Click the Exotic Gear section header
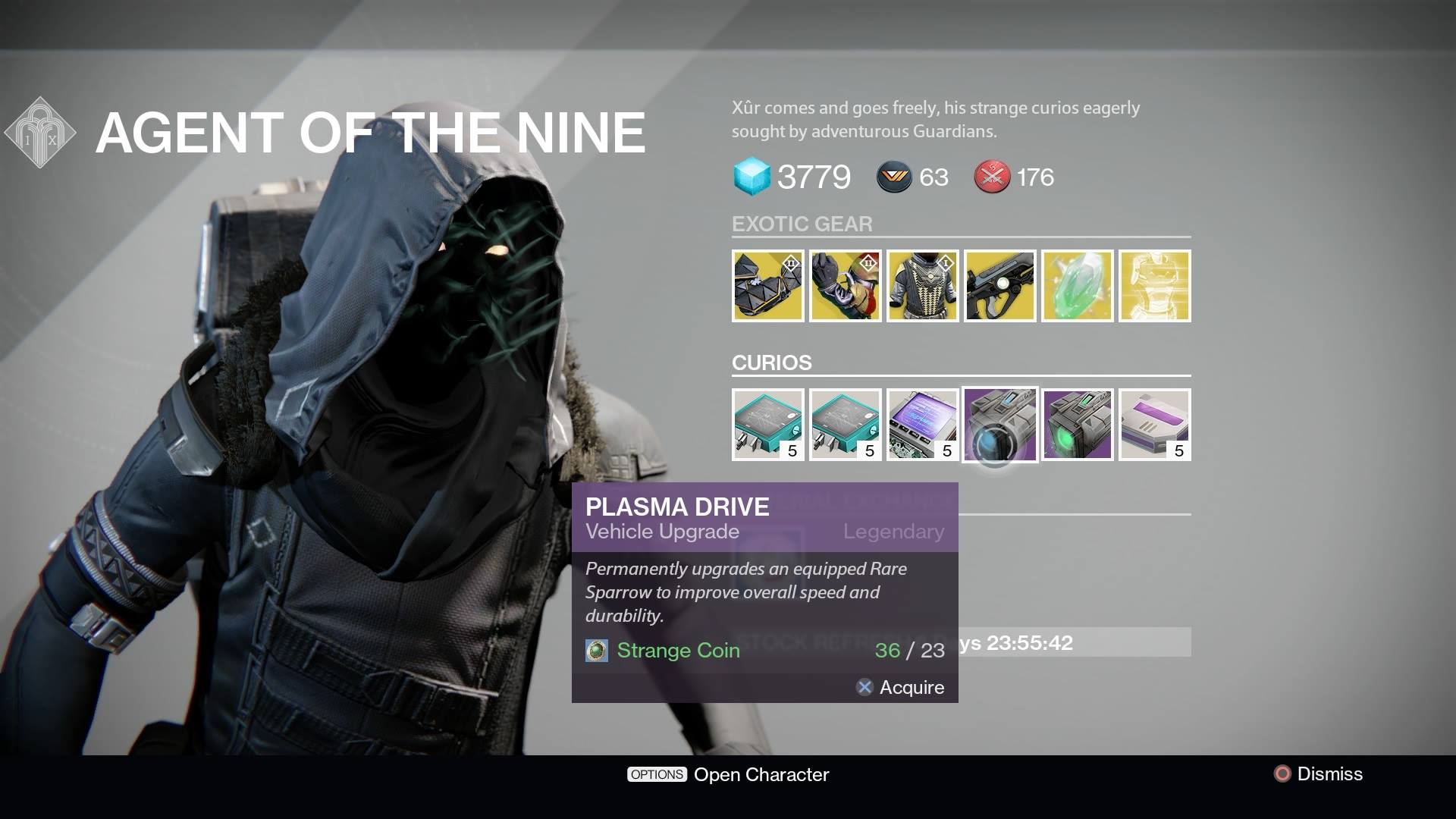Screen dimensions: 1456x819 802,224
